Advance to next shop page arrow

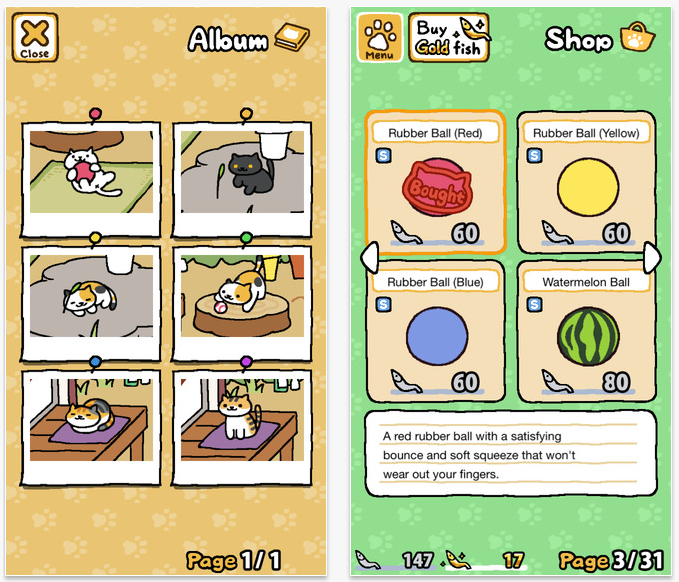pyautogui.click(x=652, y=257)
